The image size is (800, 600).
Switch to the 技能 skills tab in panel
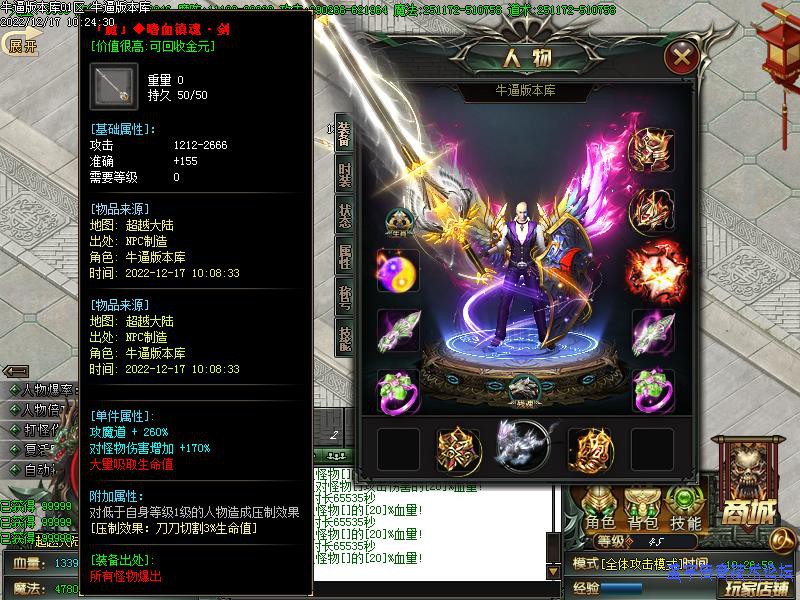[344, 337]
